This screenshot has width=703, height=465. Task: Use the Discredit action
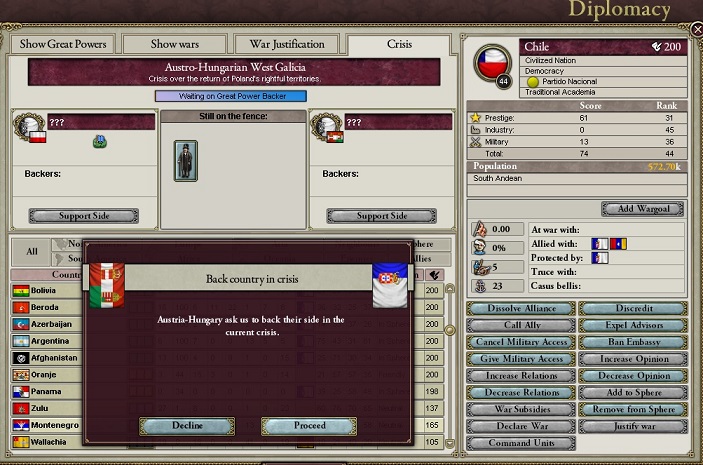pyautogui.click(x=633, y=309)
